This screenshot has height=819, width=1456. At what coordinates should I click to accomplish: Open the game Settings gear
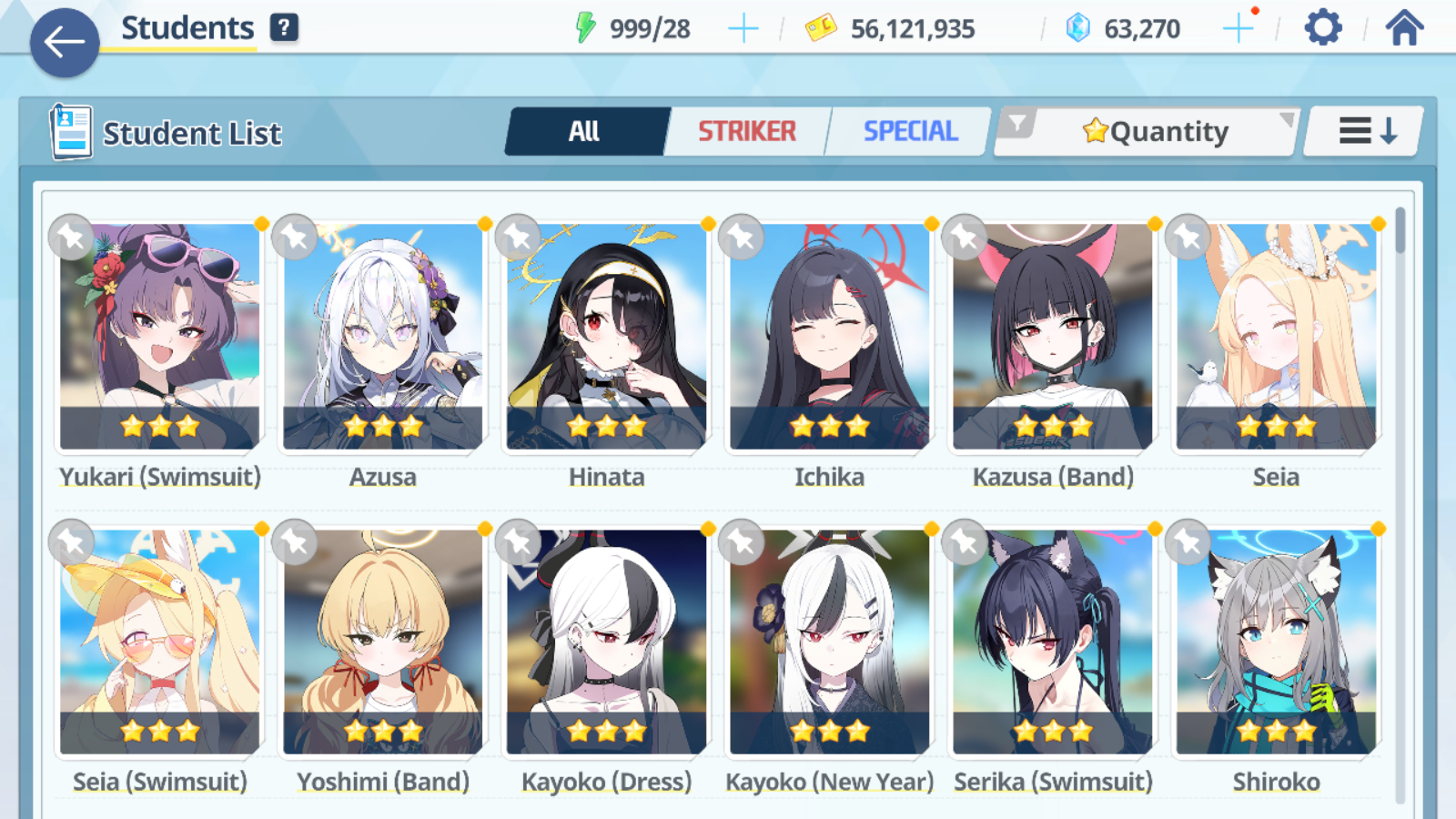pyautogui.click(x=1323, y=27)
